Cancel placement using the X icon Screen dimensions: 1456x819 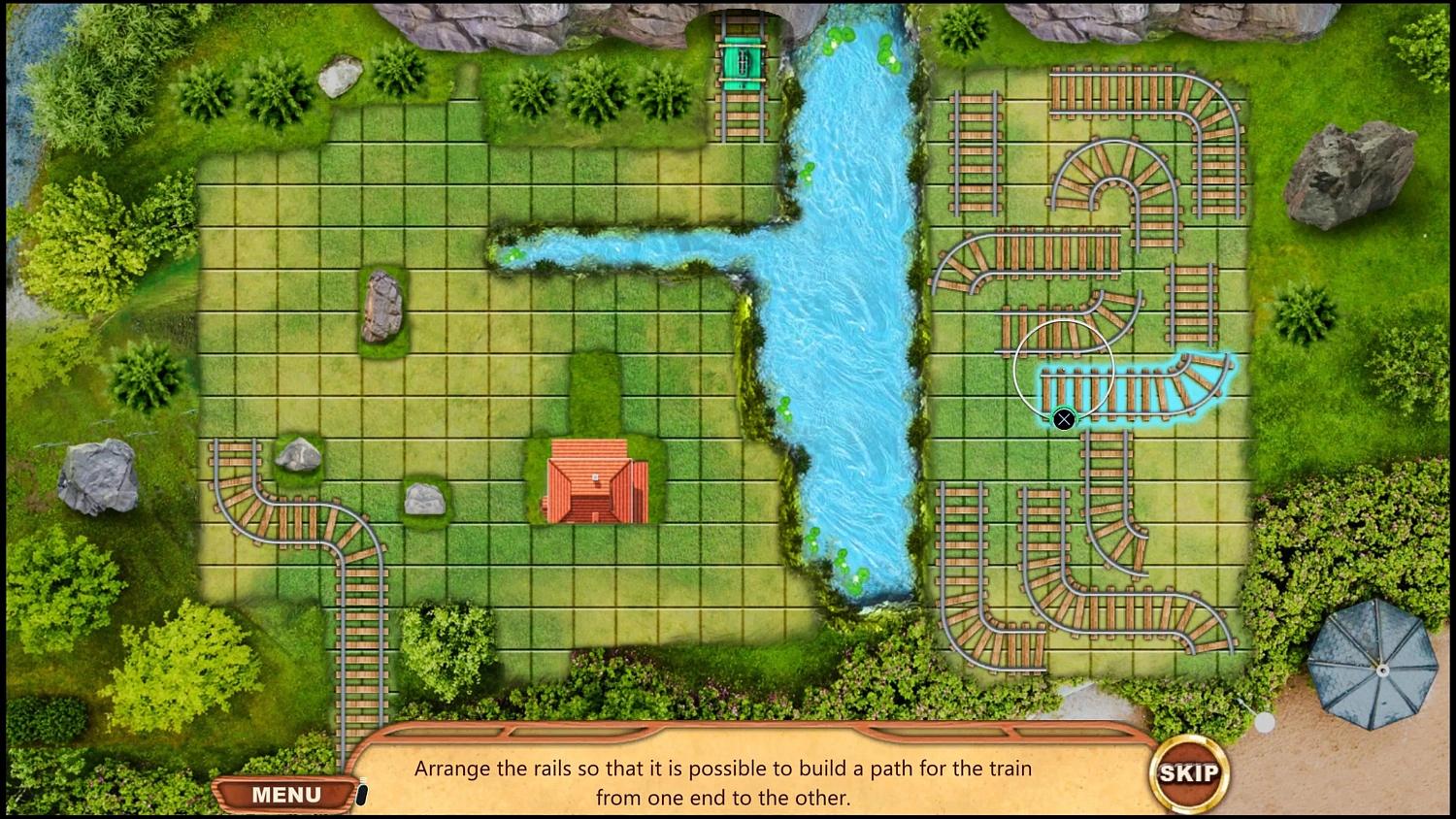pos(1064,419)
